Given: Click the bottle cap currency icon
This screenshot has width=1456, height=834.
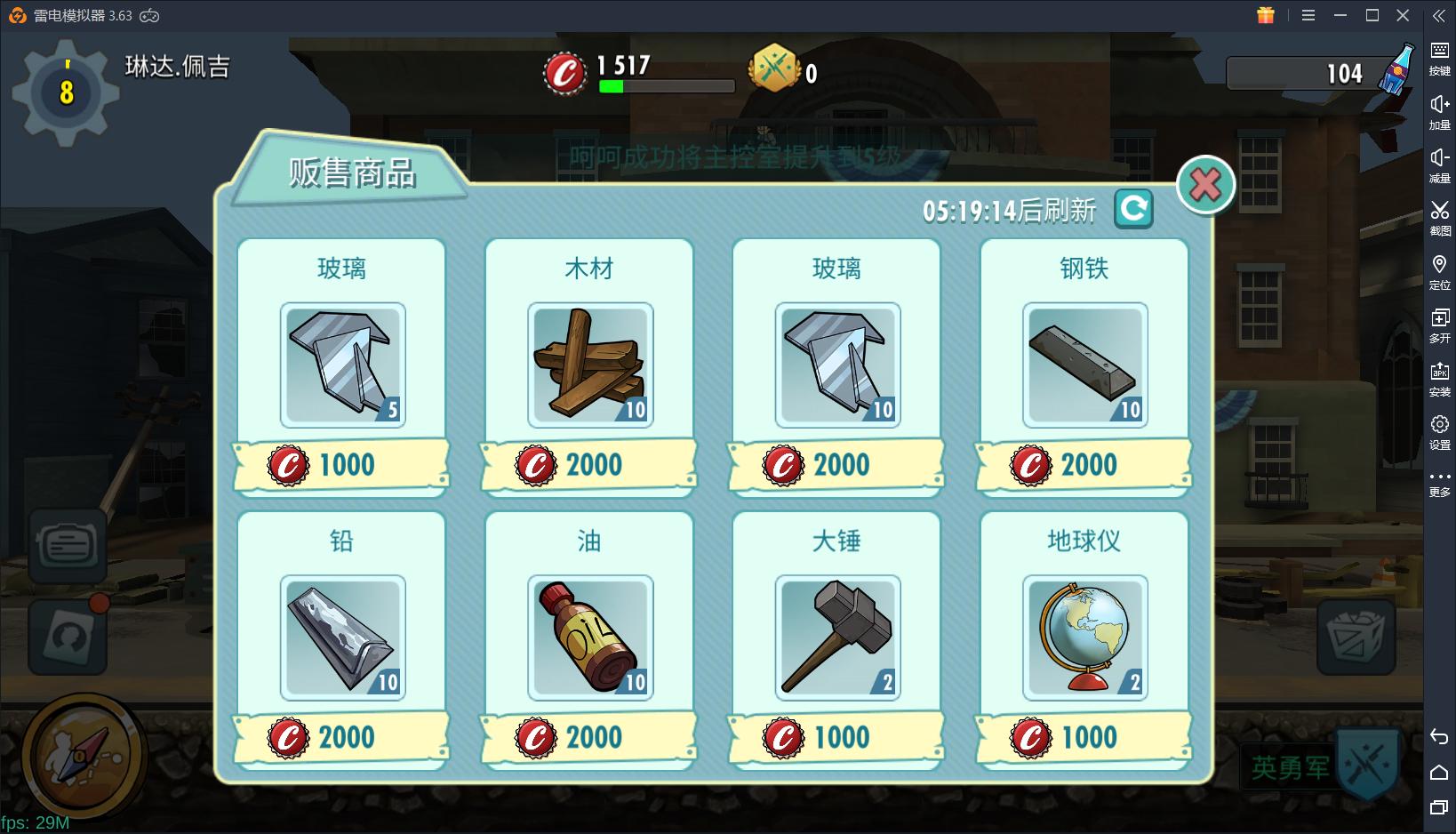Looking at the screenshot, I should [566, 74].
